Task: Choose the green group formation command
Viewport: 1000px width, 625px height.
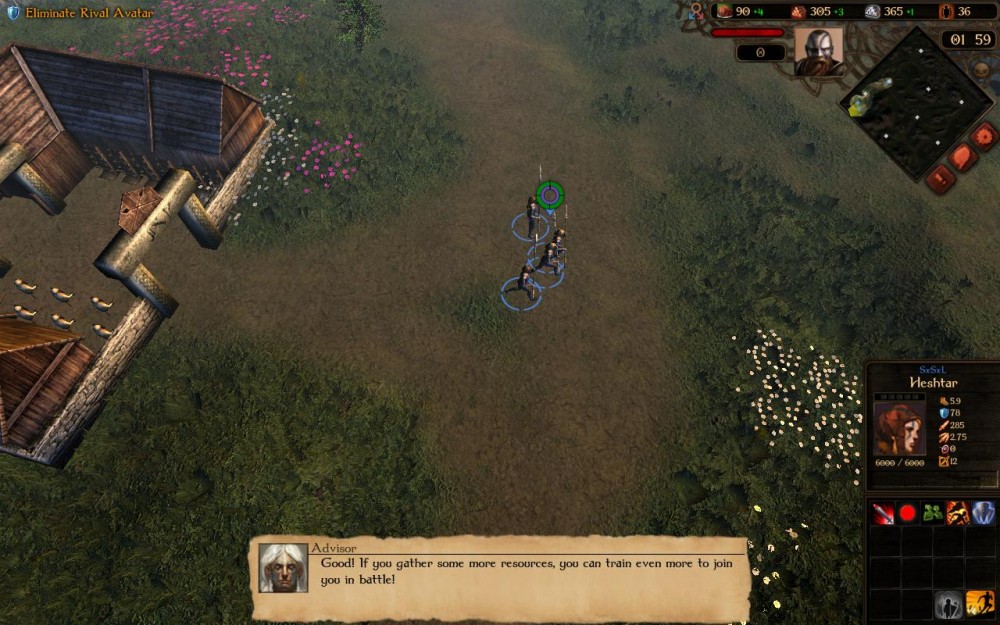Action: pyautogui.click(x=933, y=513)
